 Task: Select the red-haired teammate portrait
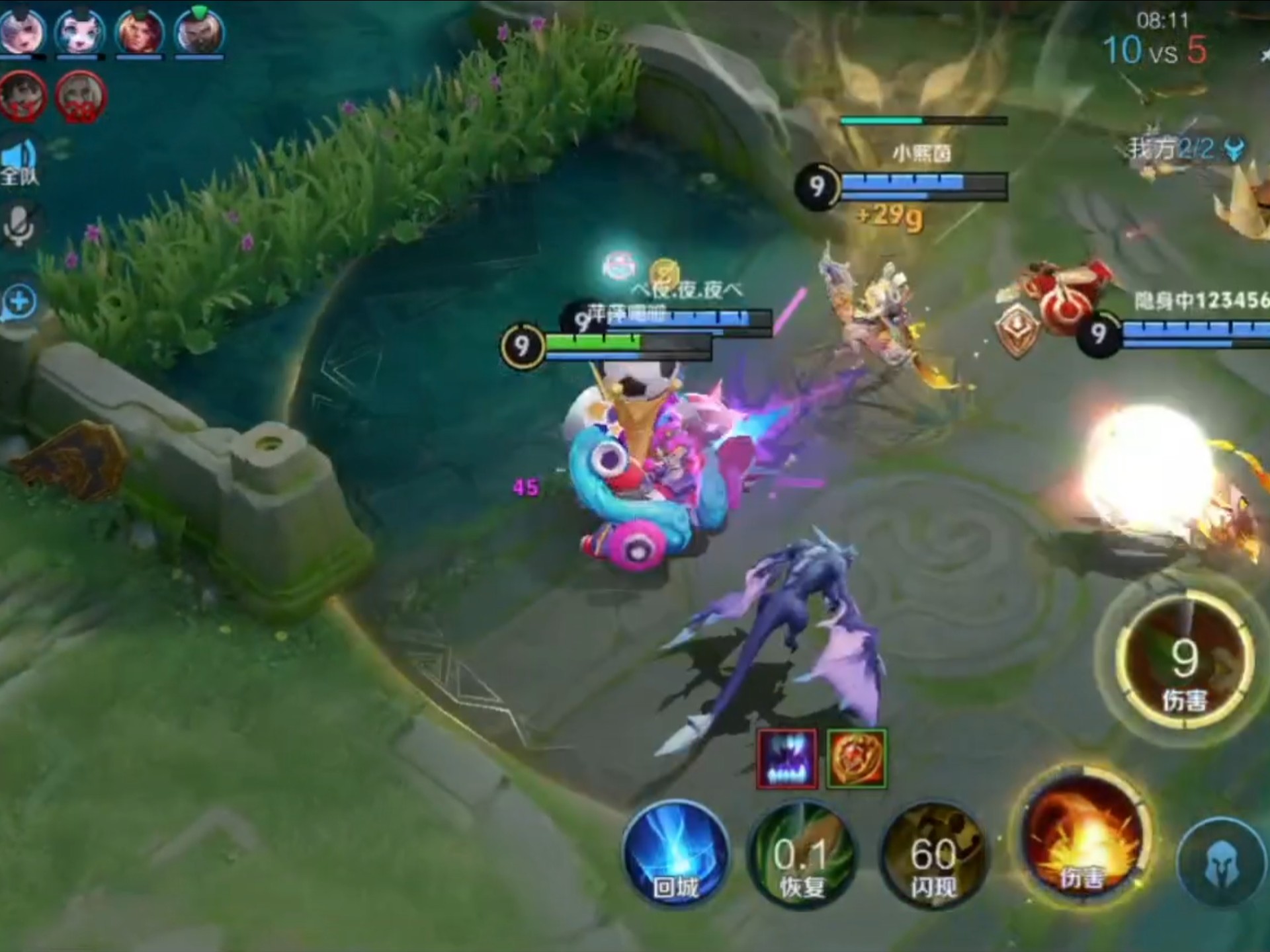[x=139, y=31]
